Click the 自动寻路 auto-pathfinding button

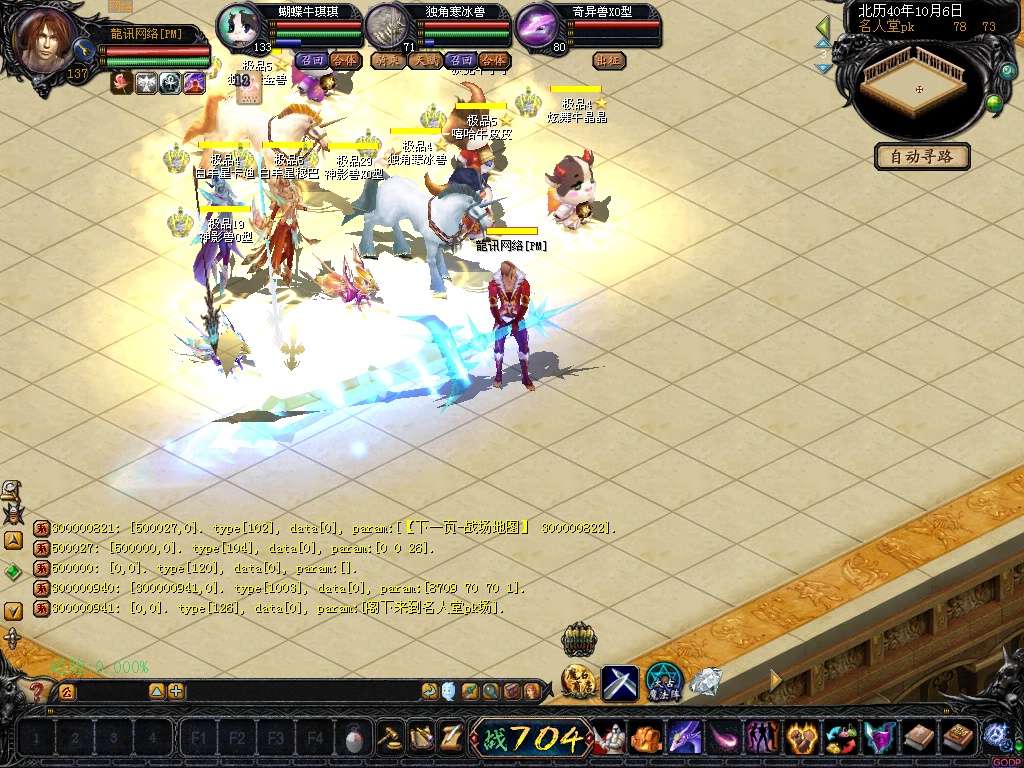coord(922,156)
